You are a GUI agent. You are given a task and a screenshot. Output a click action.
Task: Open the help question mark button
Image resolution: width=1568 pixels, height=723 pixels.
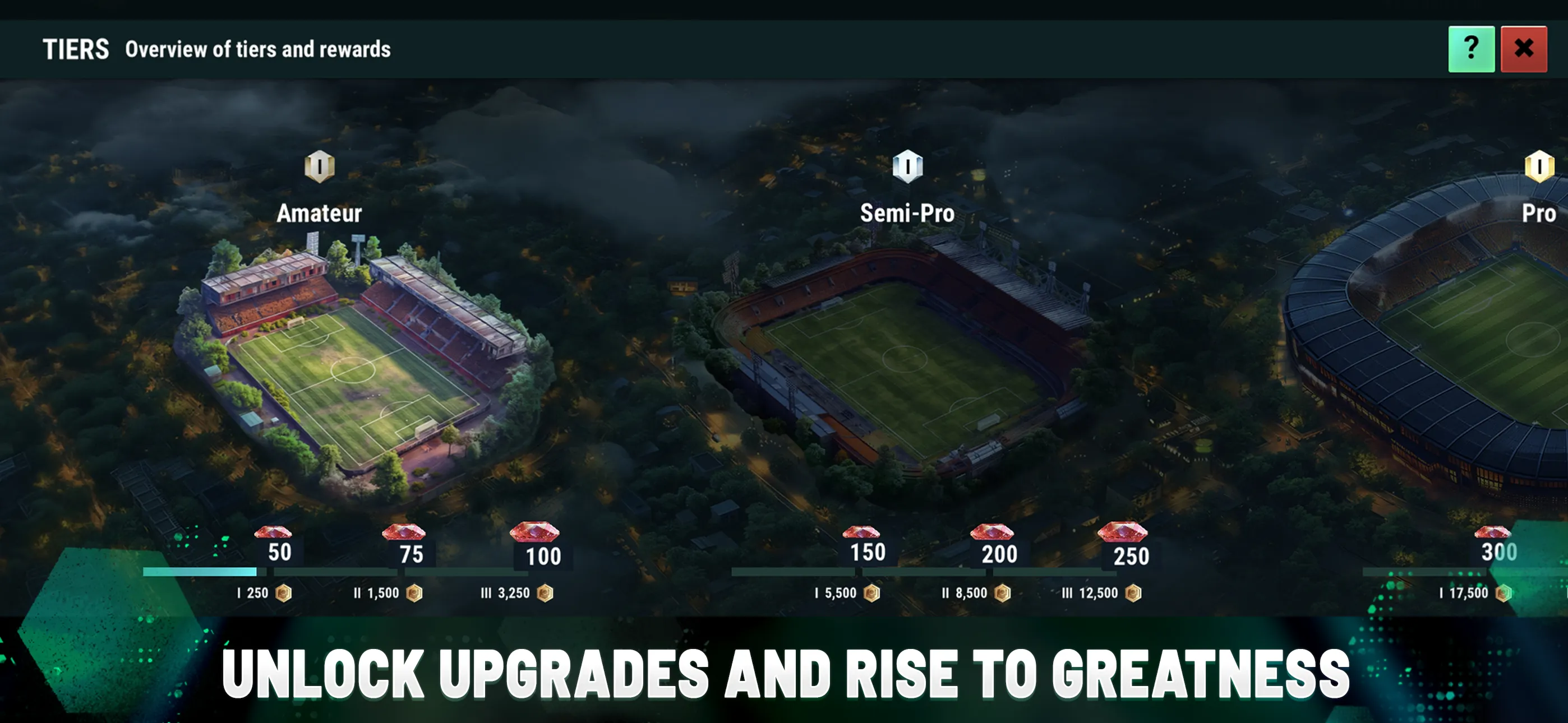pos(1471,49)
